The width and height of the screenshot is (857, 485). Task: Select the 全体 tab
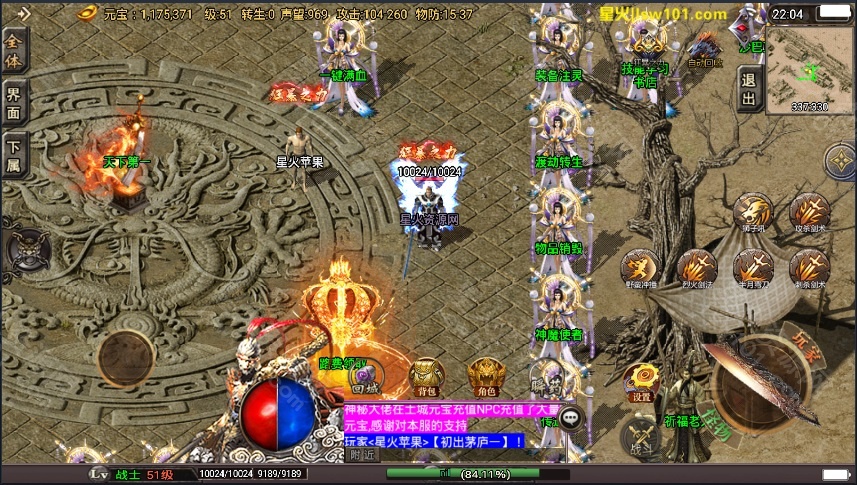tap(14, 45)
